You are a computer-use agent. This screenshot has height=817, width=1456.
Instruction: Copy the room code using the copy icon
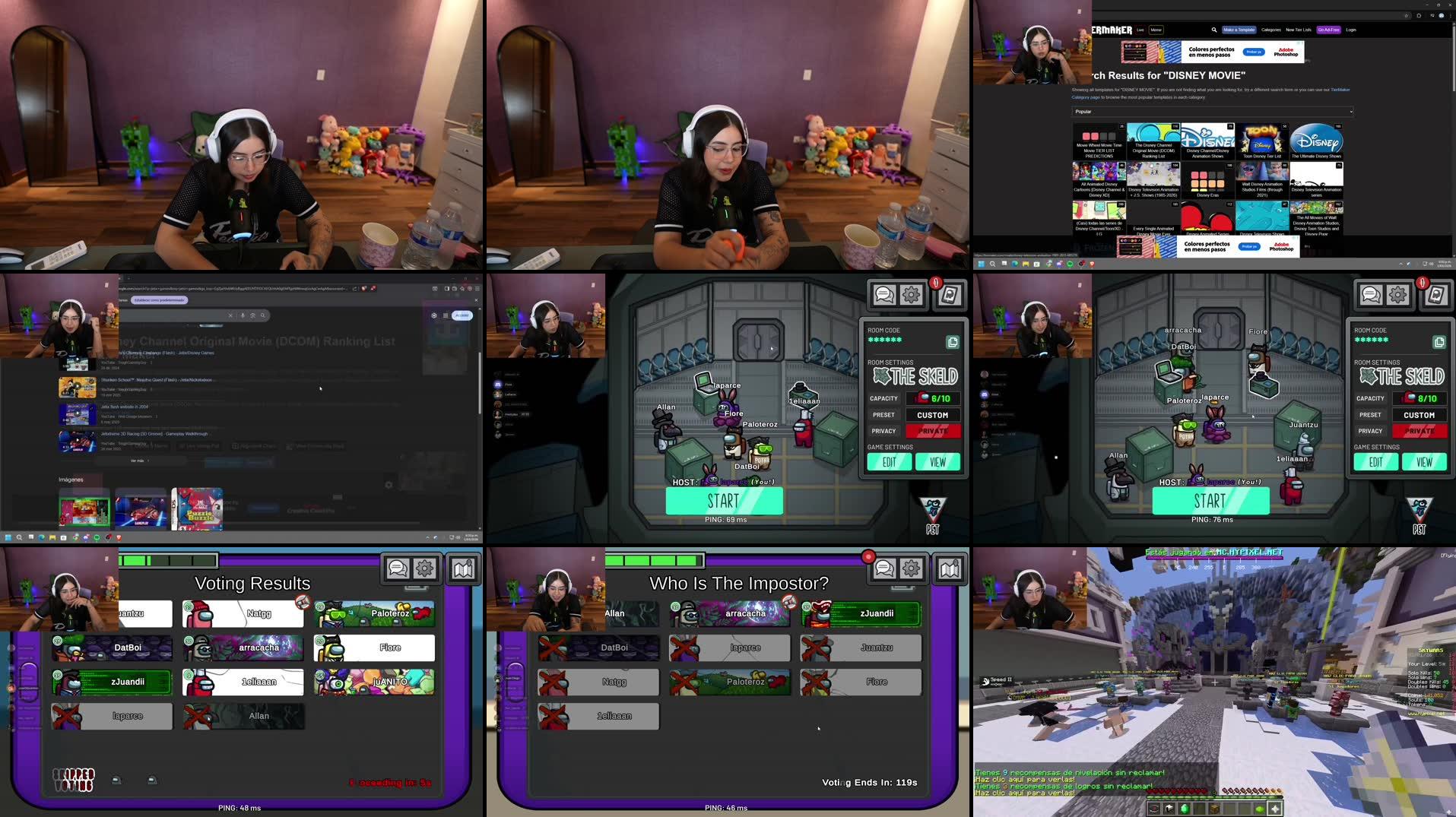point(952,341)
